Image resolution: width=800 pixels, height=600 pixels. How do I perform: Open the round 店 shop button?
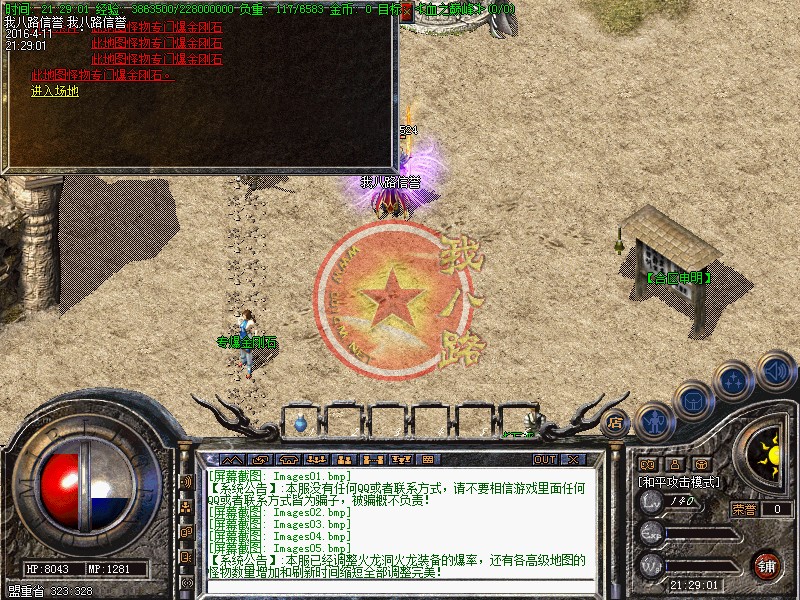(616, 422)
